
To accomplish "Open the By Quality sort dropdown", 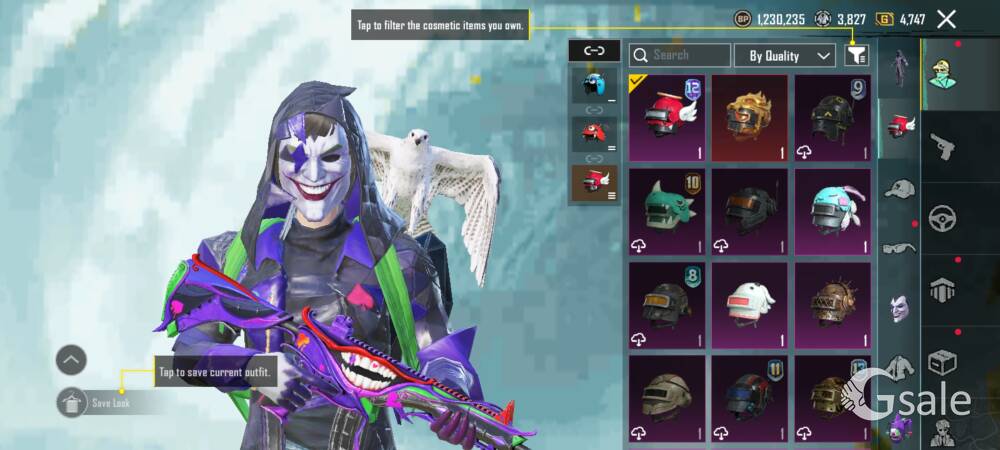I will coord(785,56).
